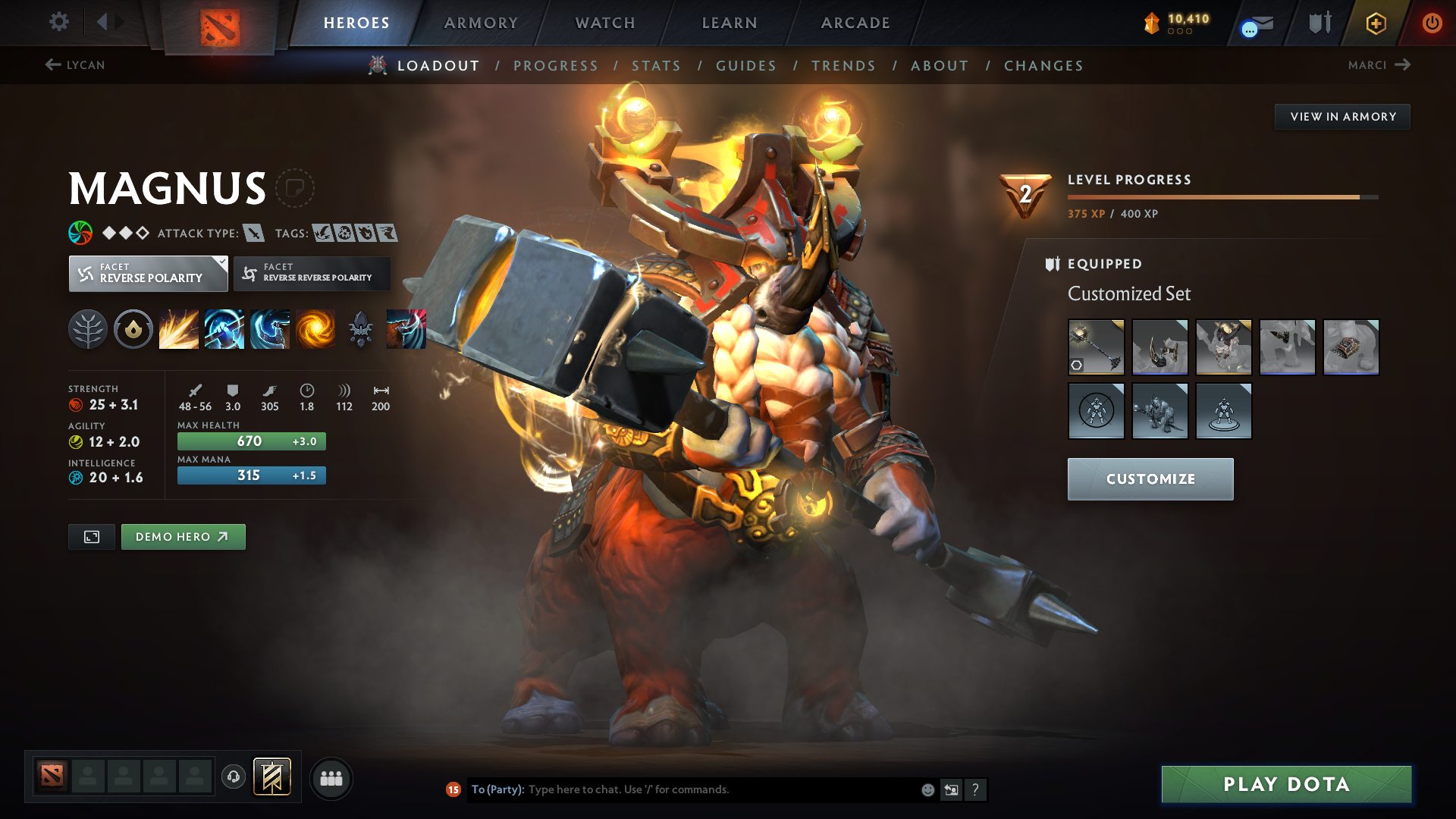Select the Shockwave ability icon
The width and height of the screenshot is (1456, 819).
point(179,329)
